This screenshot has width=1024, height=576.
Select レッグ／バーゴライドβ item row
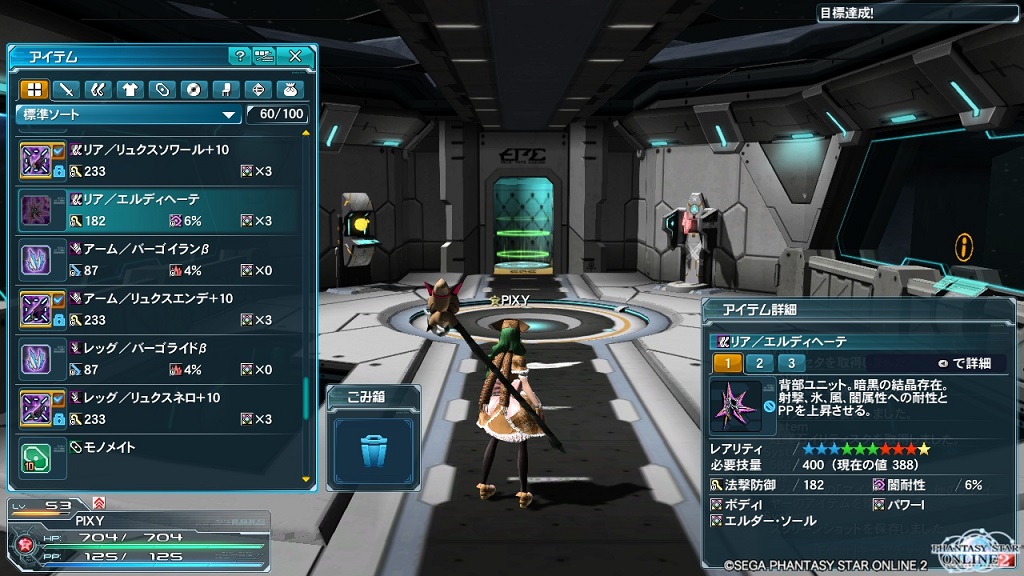pos(160,358)
